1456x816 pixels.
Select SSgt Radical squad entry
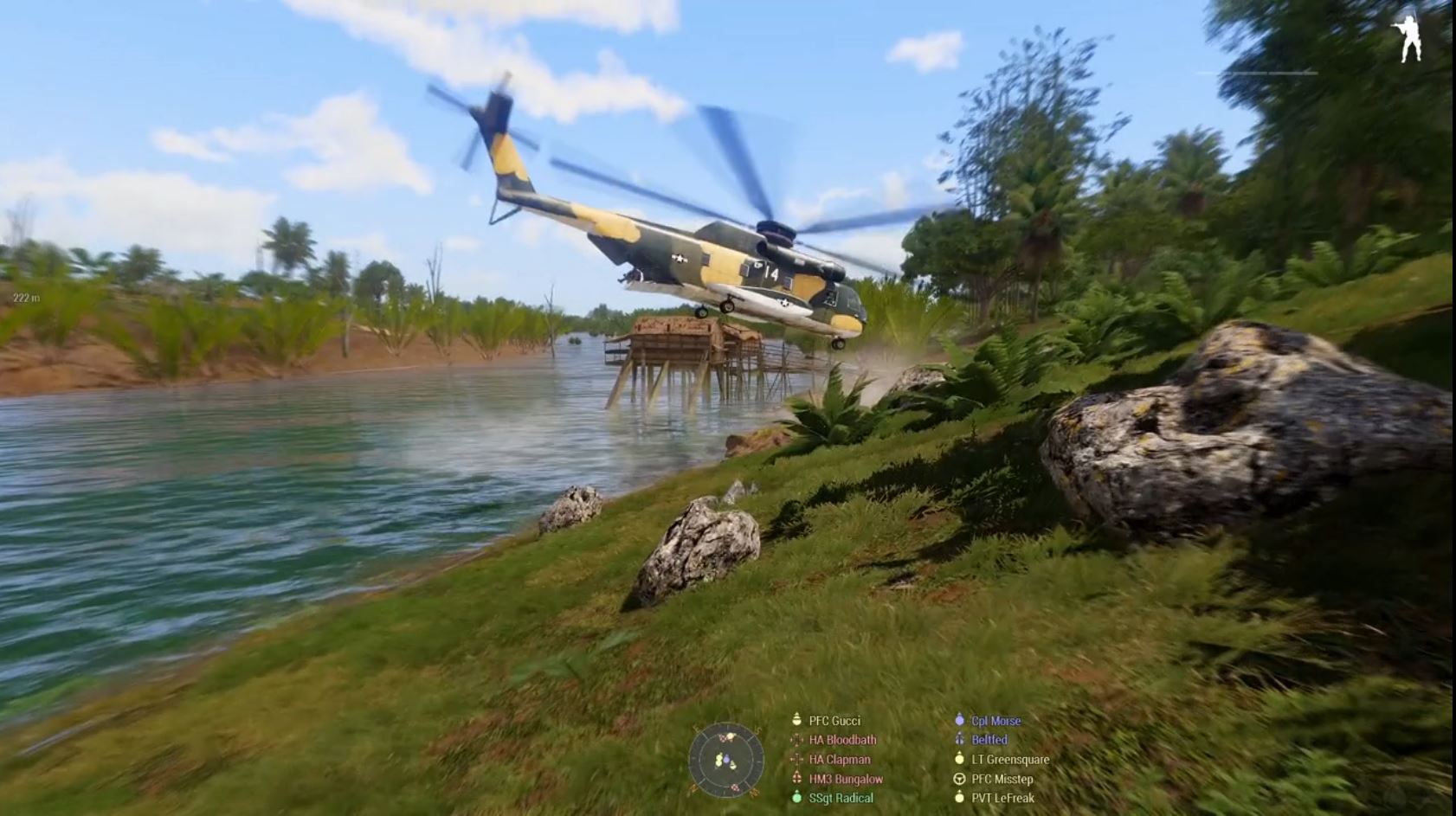click(x=840, y=798)
